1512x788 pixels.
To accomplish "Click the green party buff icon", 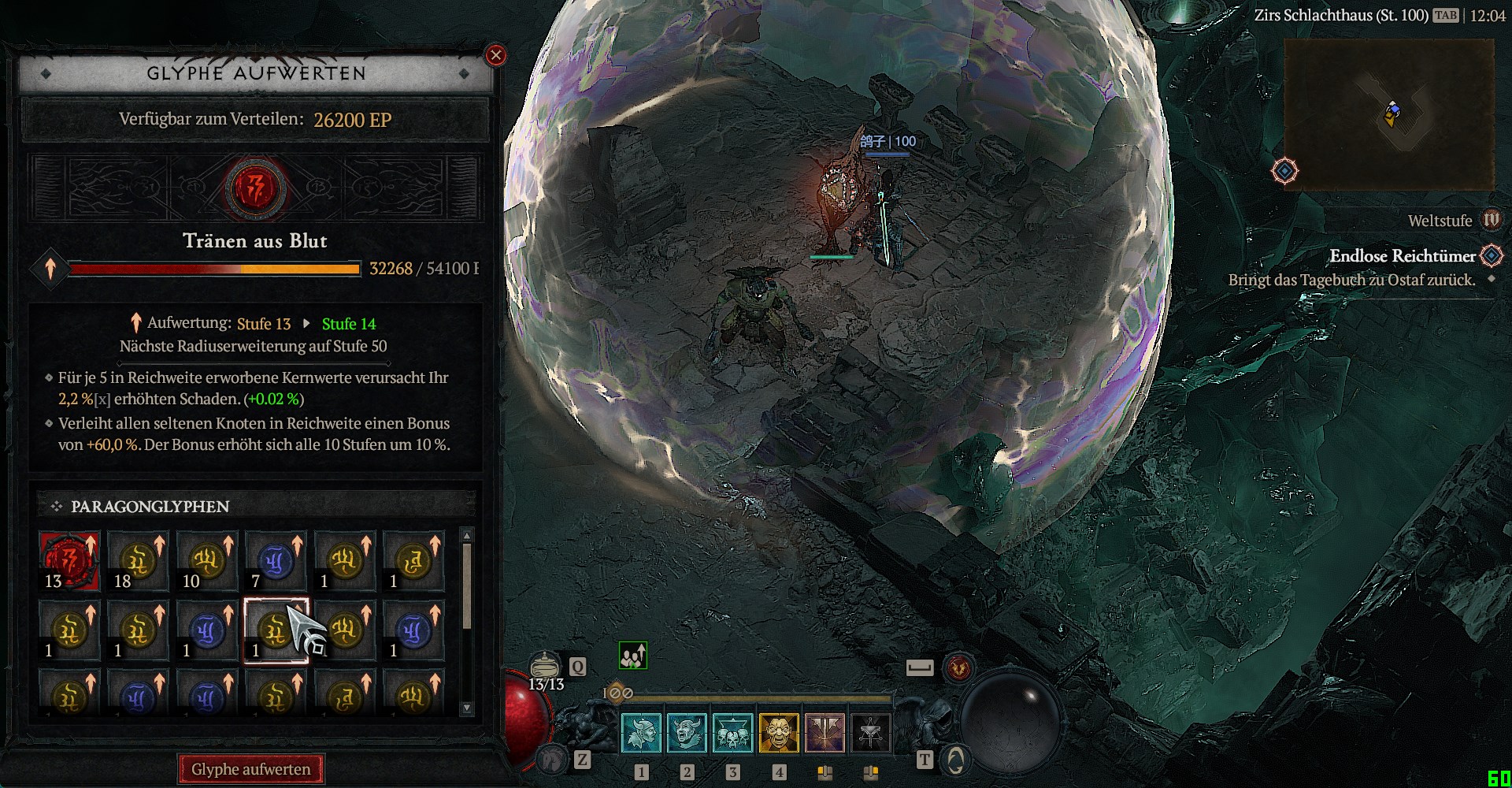I will 633,656.
